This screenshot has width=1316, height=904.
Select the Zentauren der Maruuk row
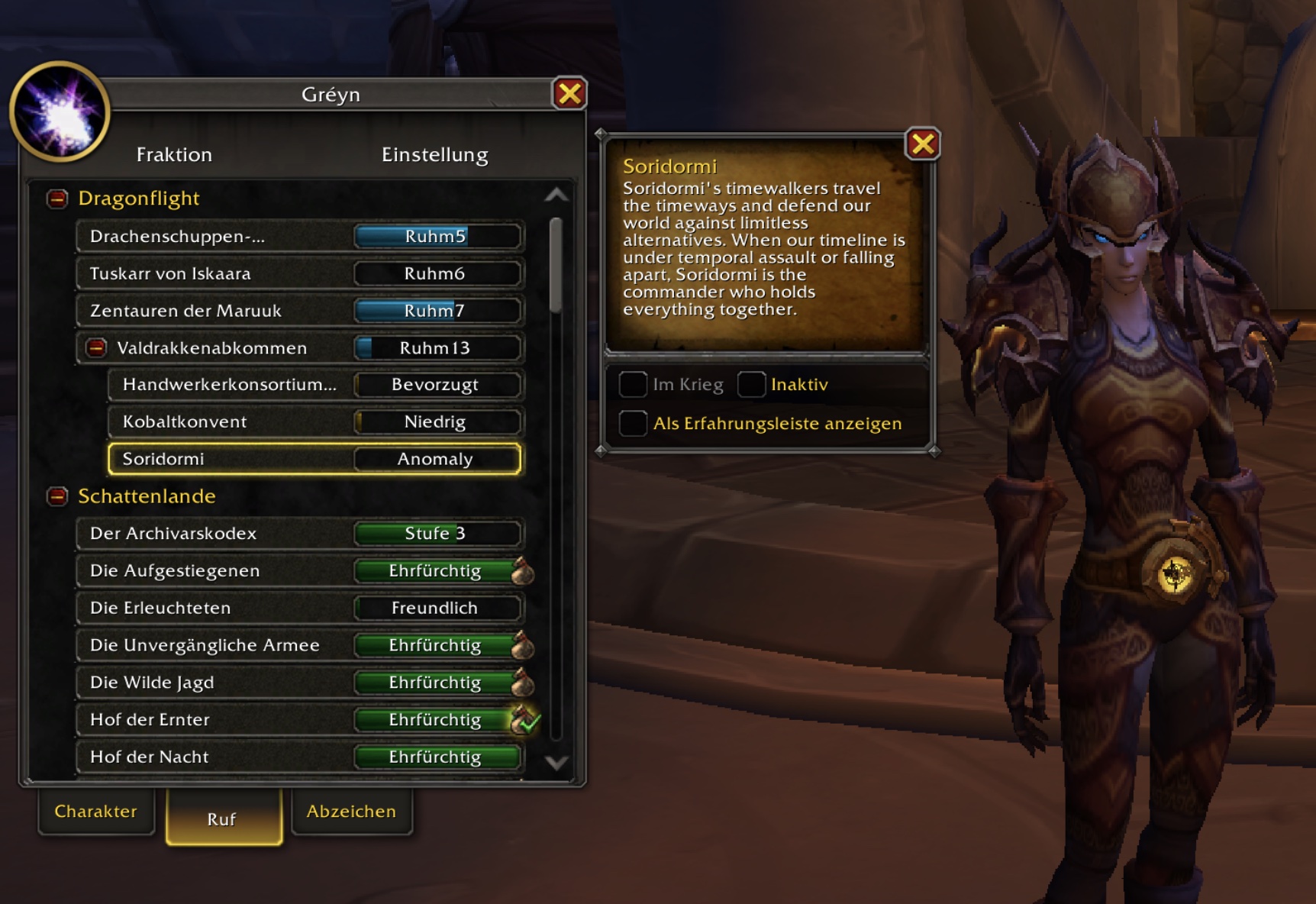pyautogui.click(x=299, y=311)
